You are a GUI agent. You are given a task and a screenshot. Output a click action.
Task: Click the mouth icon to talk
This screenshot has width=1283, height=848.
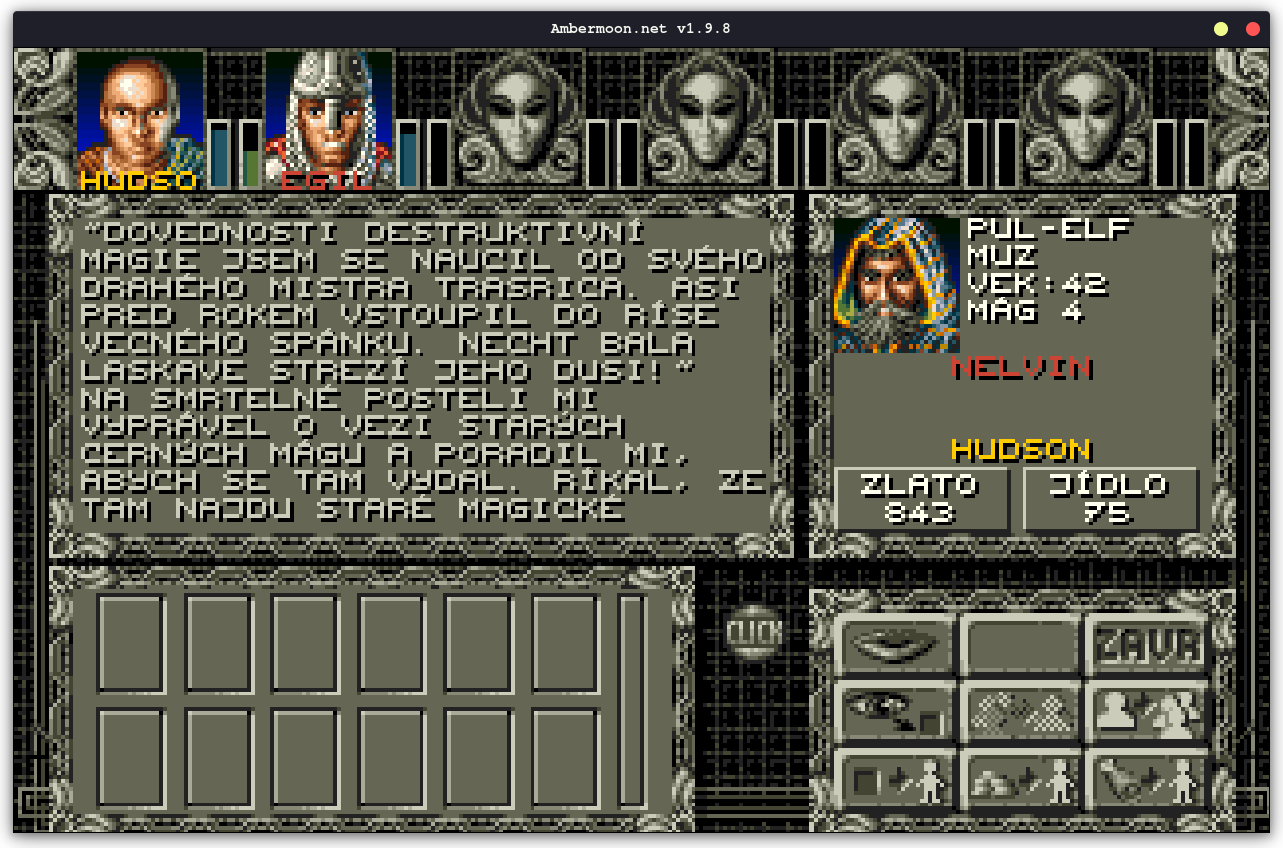896,645
